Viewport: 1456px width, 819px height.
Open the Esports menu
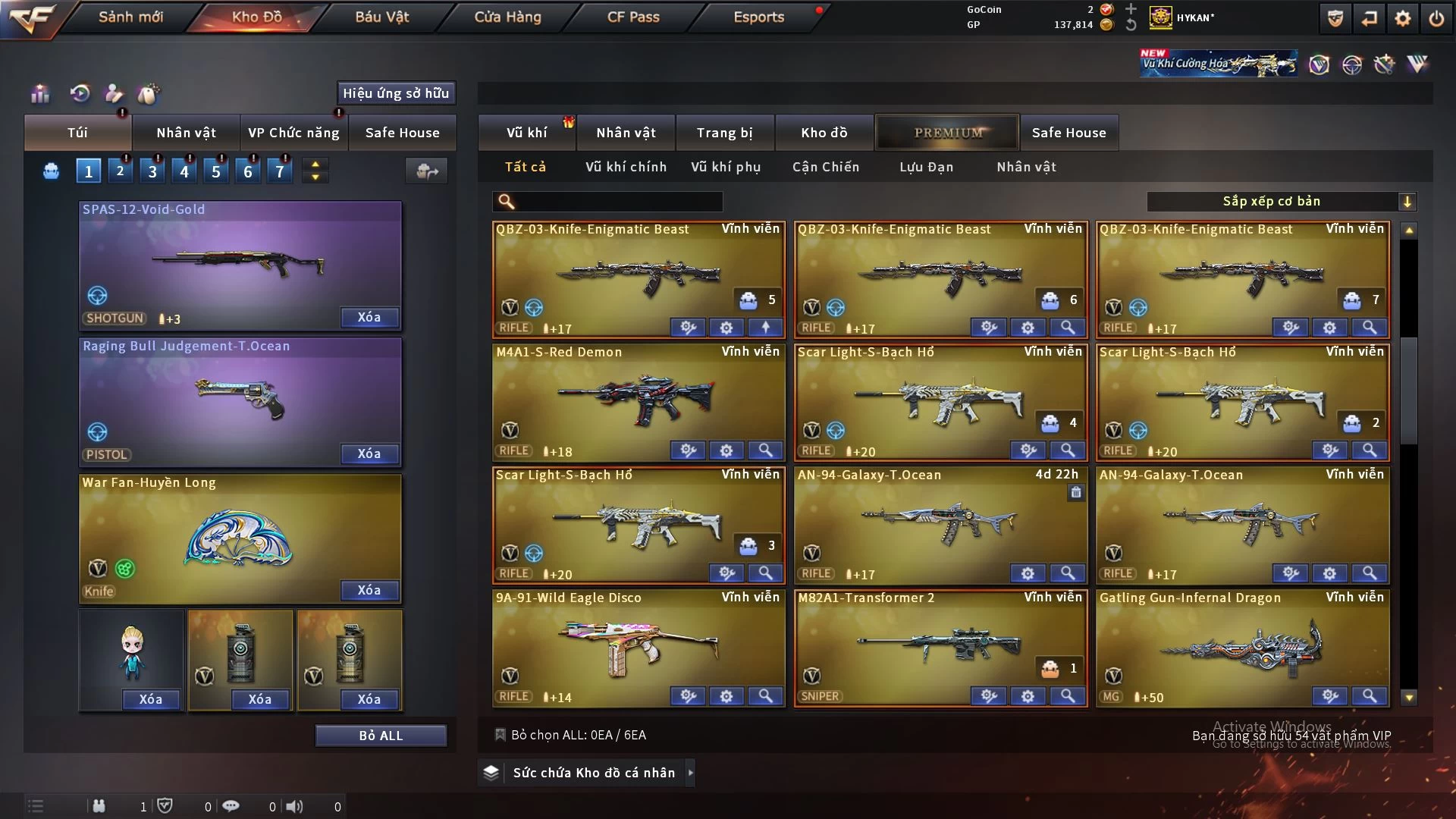758,17
